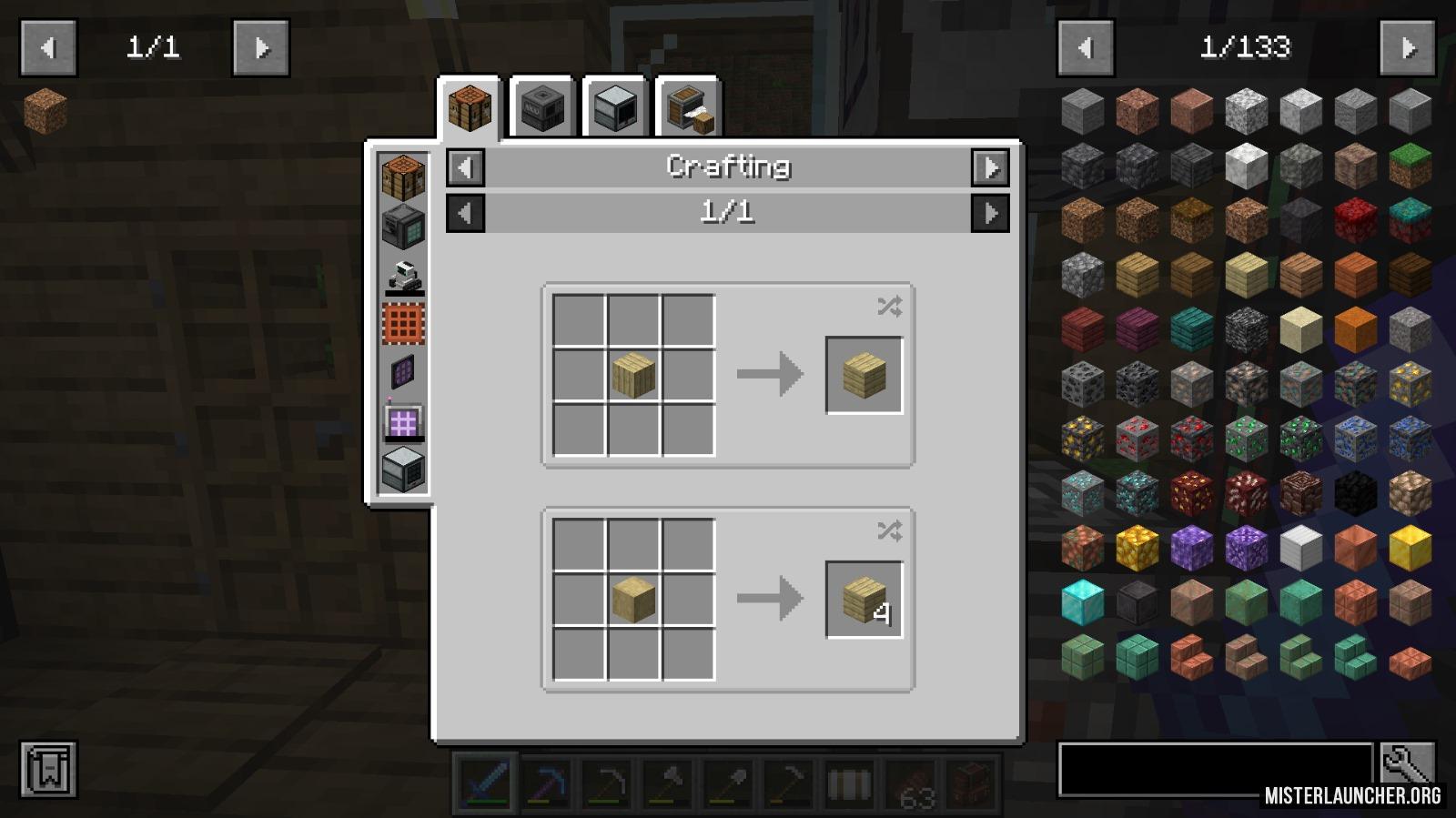1456x818 pixels.
Task: Switch to next recipe category after Crafting
Action: coord(990,167)
